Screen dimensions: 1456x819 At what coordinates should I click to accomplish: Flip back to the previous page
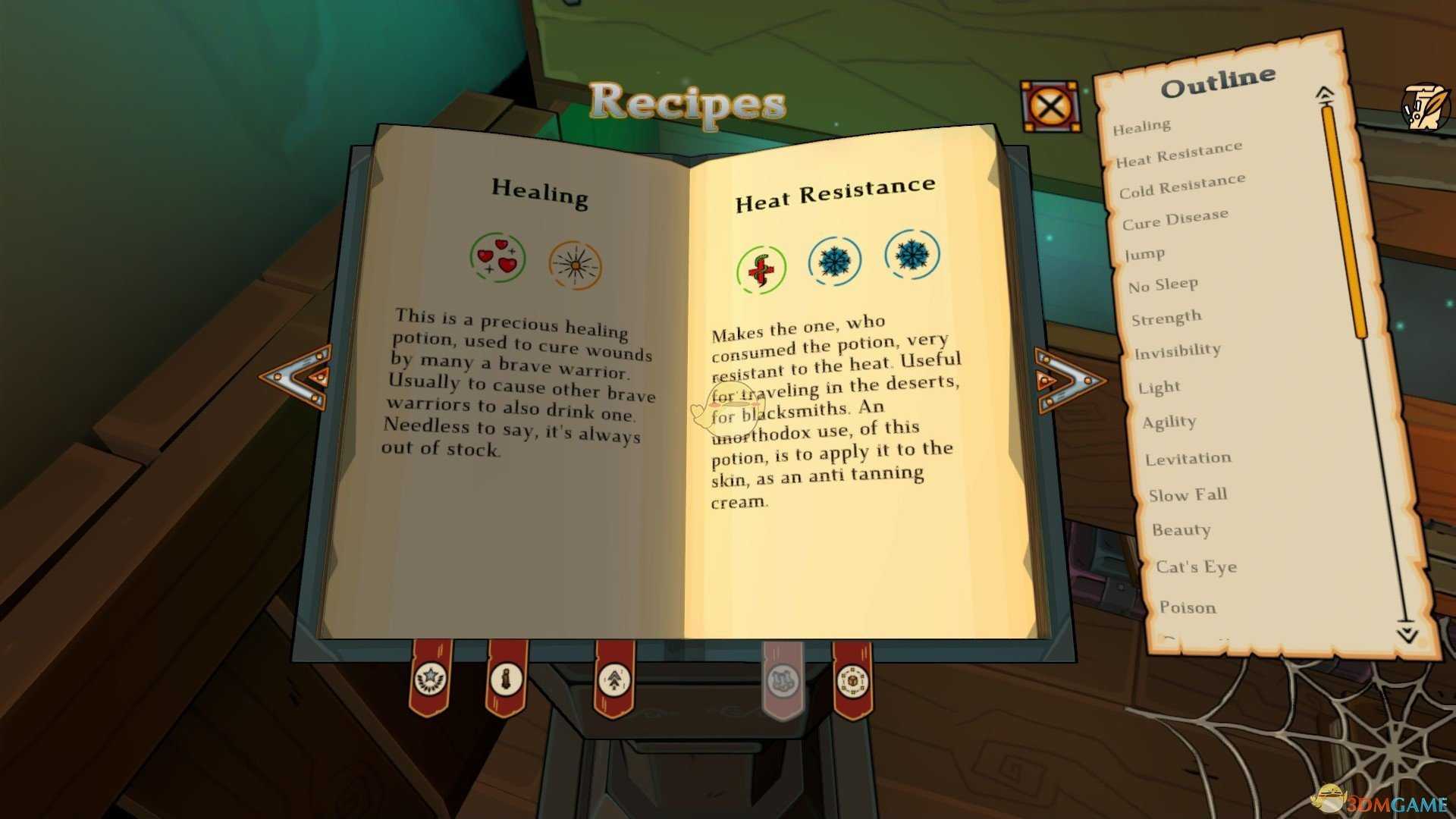pos(297,377)
